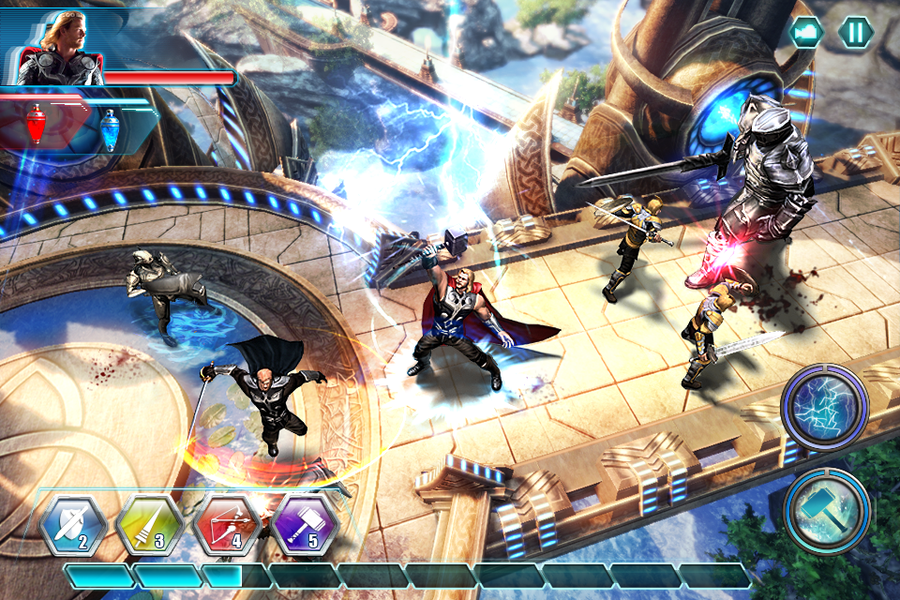Tap the hammer attack button
Image resolution: width=900 pixels, height=600 pixels.
pyautogui.click(x=827, y=510)
